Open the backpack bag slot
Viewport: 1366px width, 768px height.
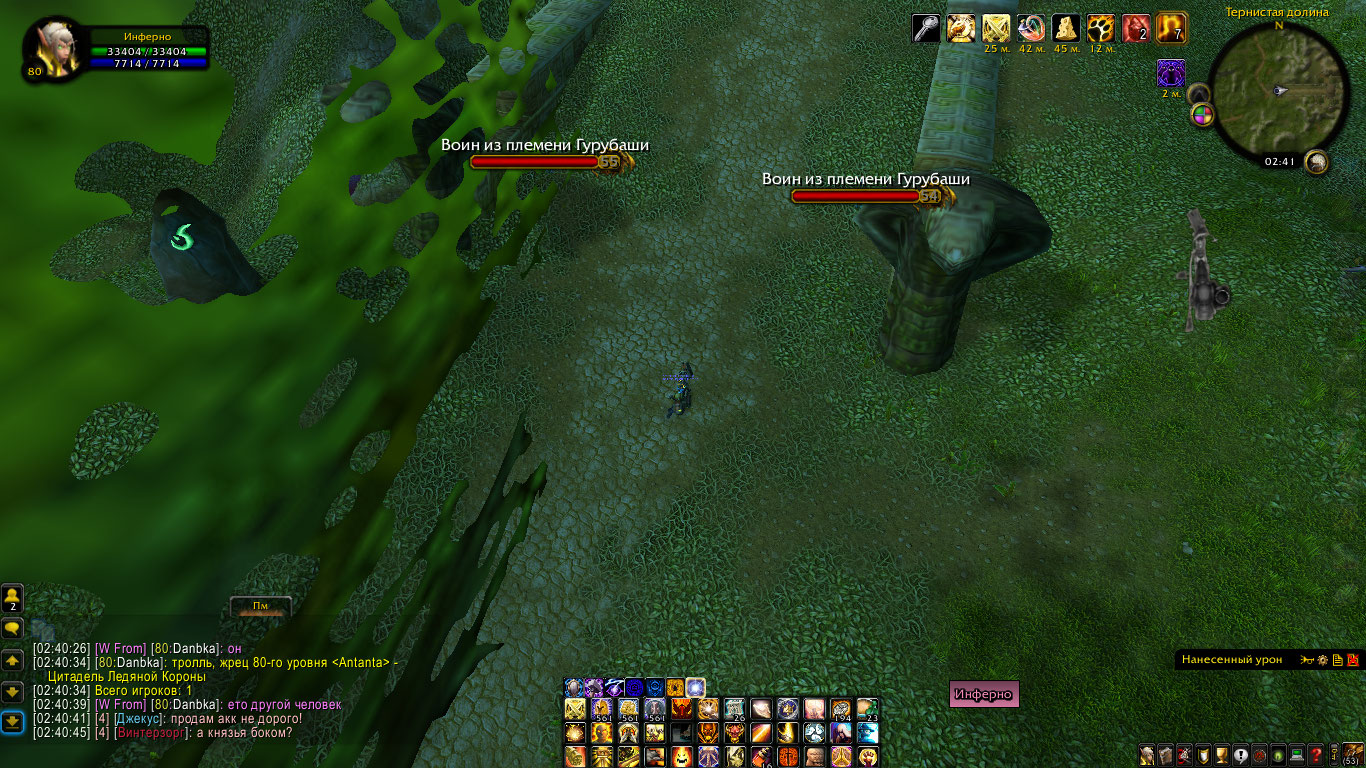(x=1352, y=753)
